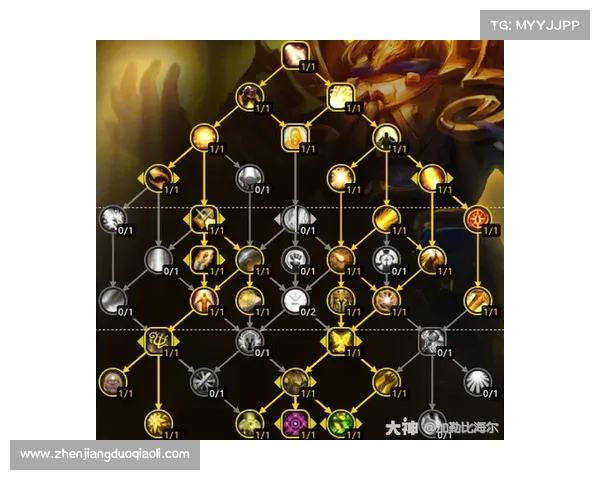The height and width of the screenshot is (480, 600).
Task: Click the gray light-rays talent node
Action: click(478, 380)
